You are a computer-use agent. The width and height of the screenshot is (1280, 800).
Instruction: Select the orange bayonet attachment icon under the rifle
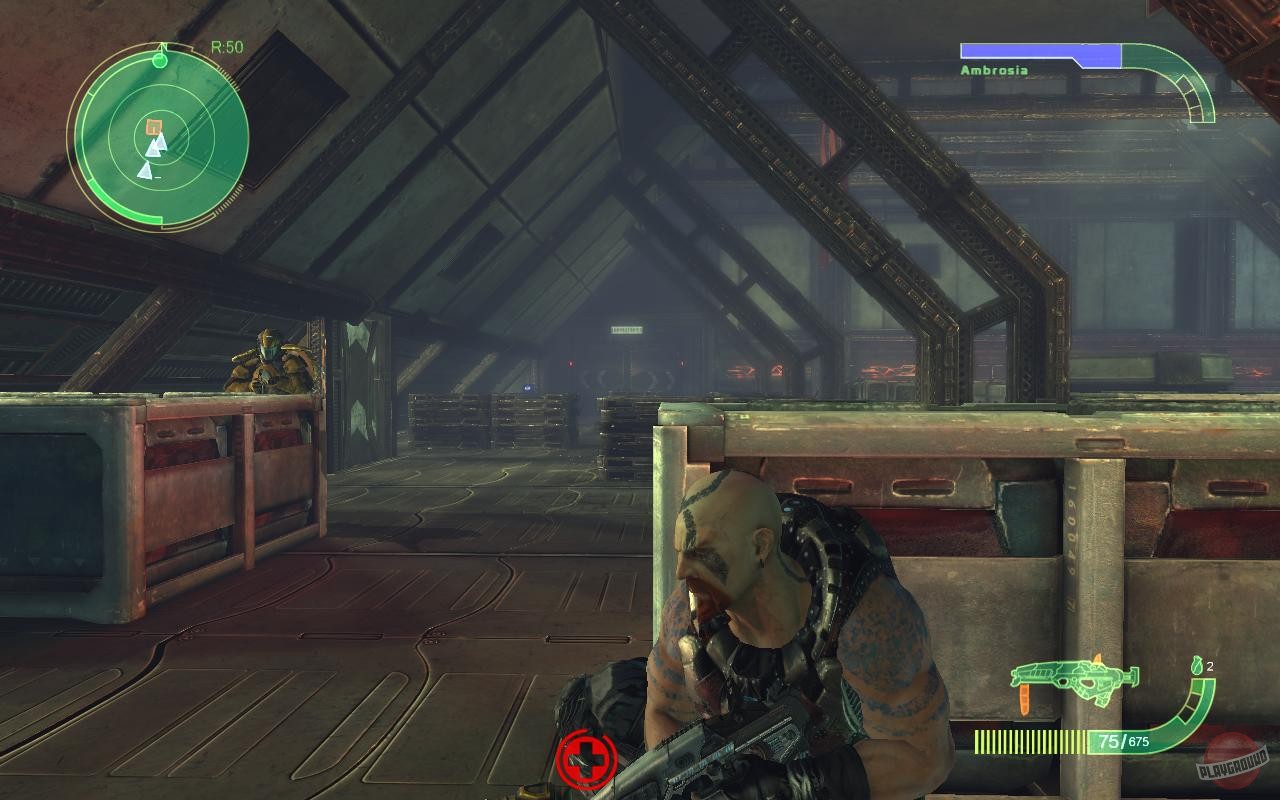tap(1024, 697)
